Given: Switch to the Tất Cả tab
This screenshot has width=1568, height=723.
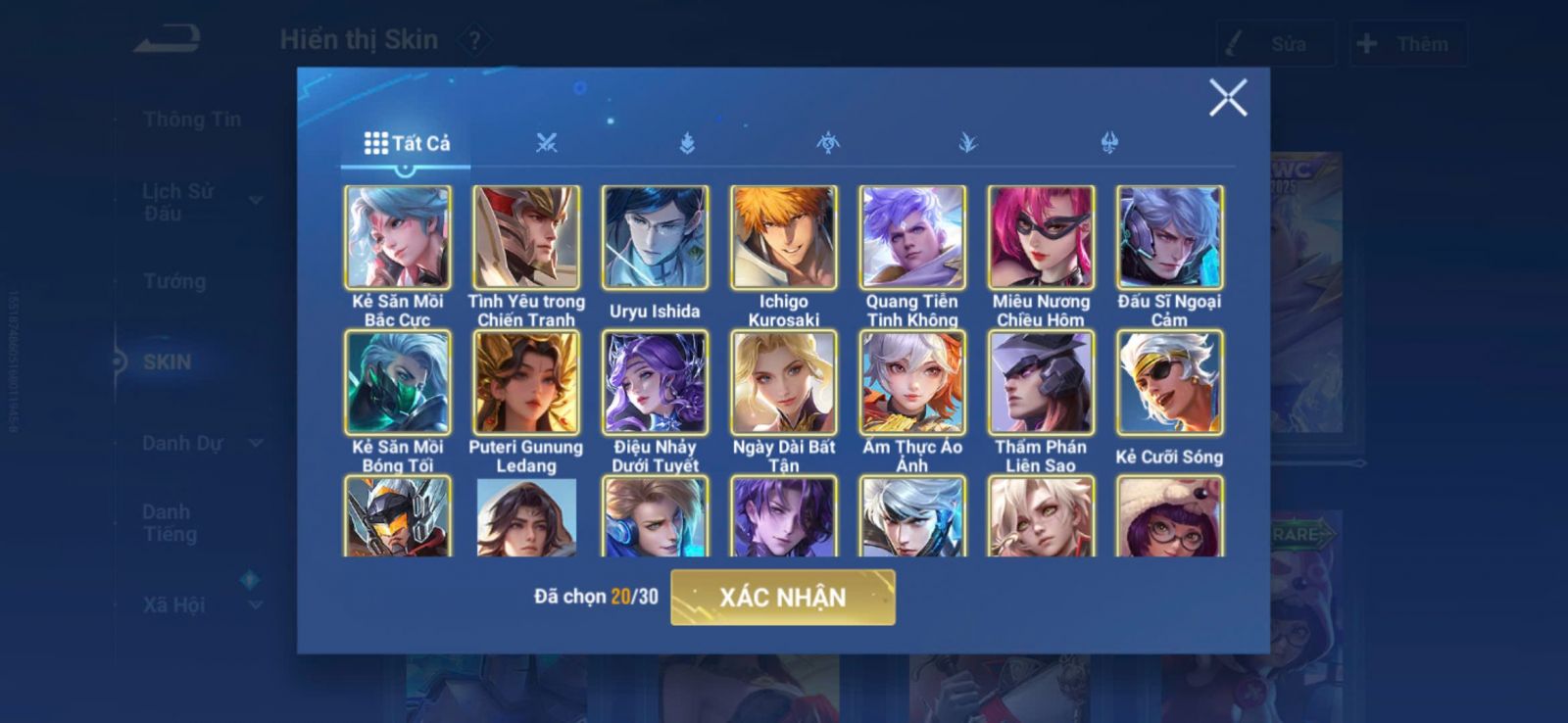Looking at the screenshot, I should pyautogui.click(x=407, y=143).
